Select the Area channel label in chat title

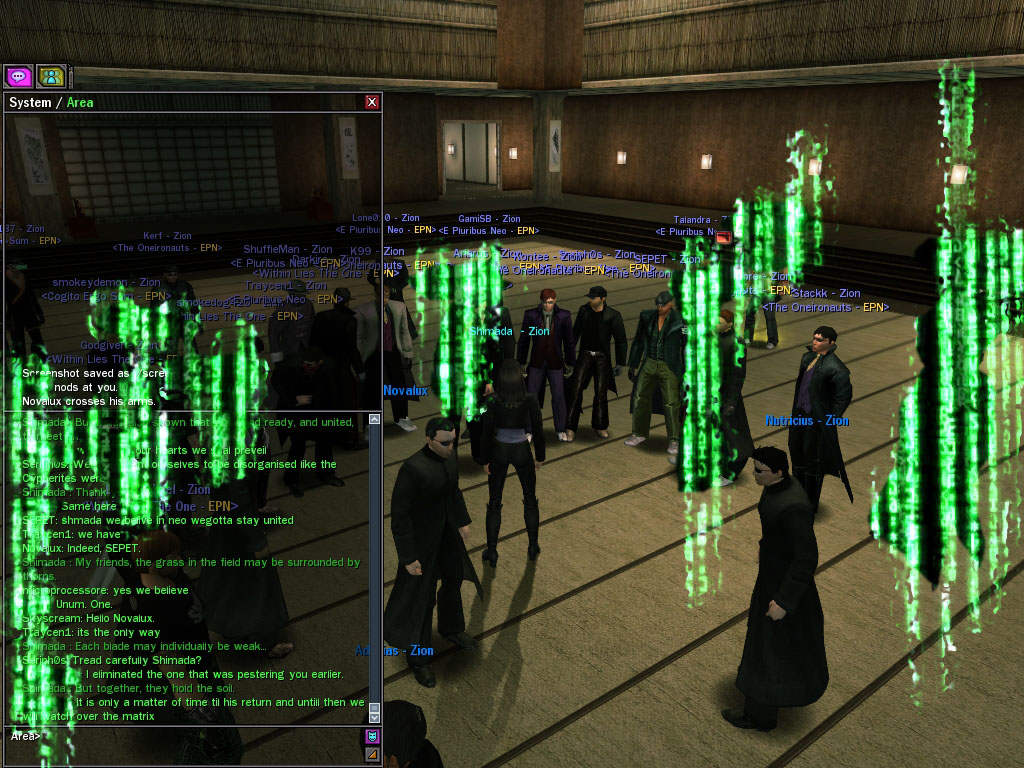click(80, 102)
